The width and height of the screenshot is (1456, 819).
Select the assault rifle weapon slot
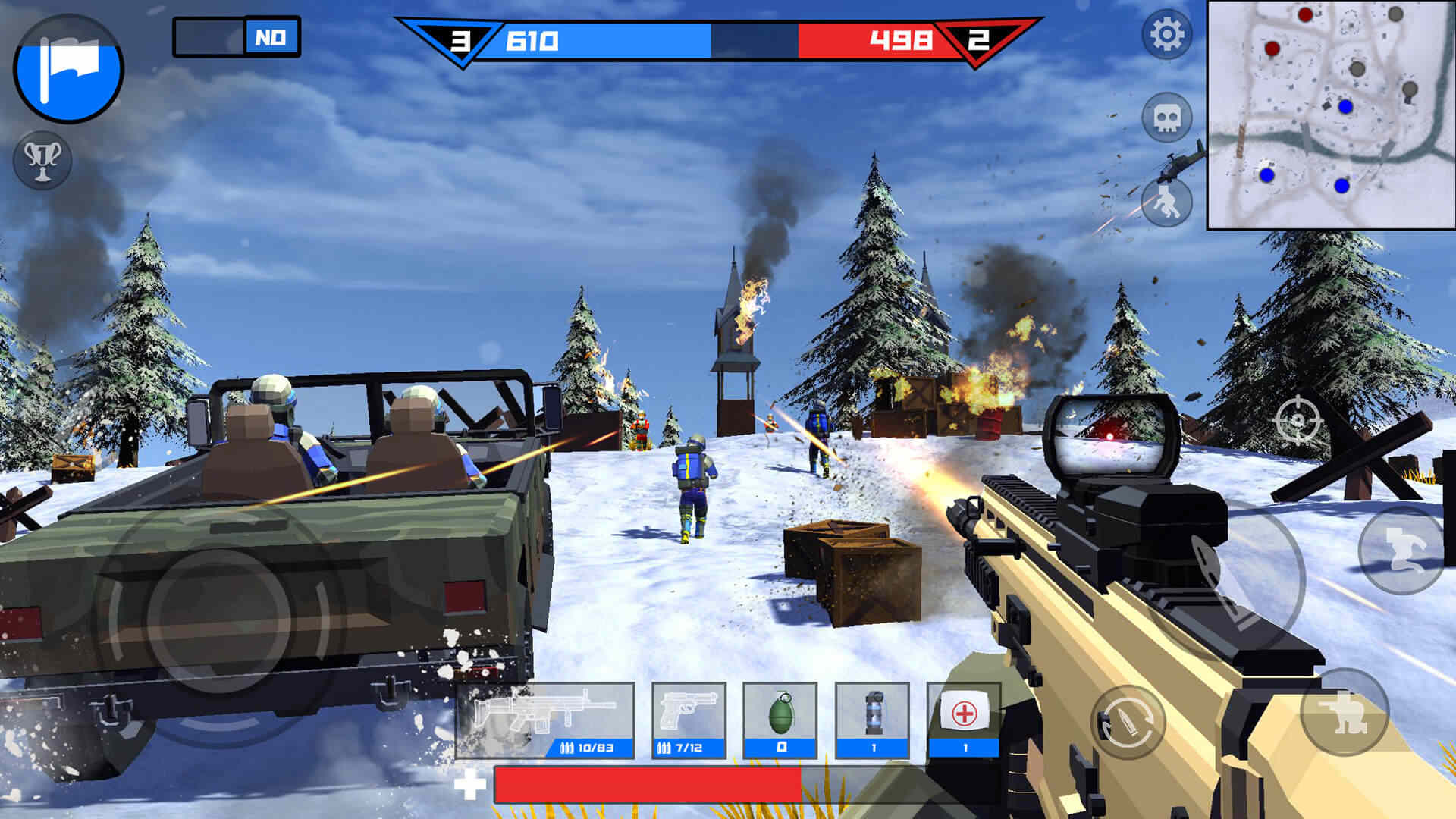tap(544, 720)
